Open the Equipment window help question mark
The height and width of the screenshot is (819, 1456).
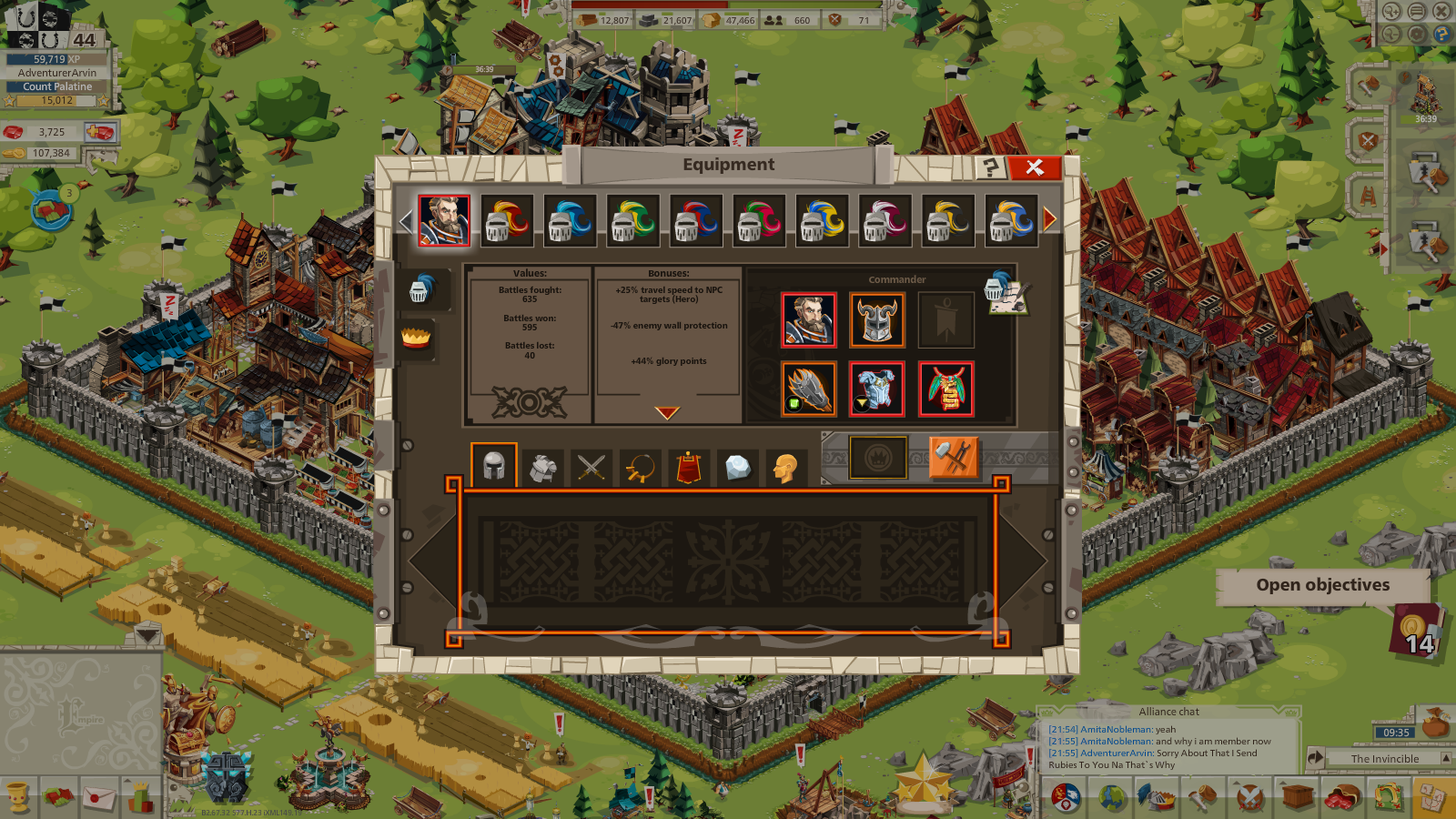pos(989,166)
